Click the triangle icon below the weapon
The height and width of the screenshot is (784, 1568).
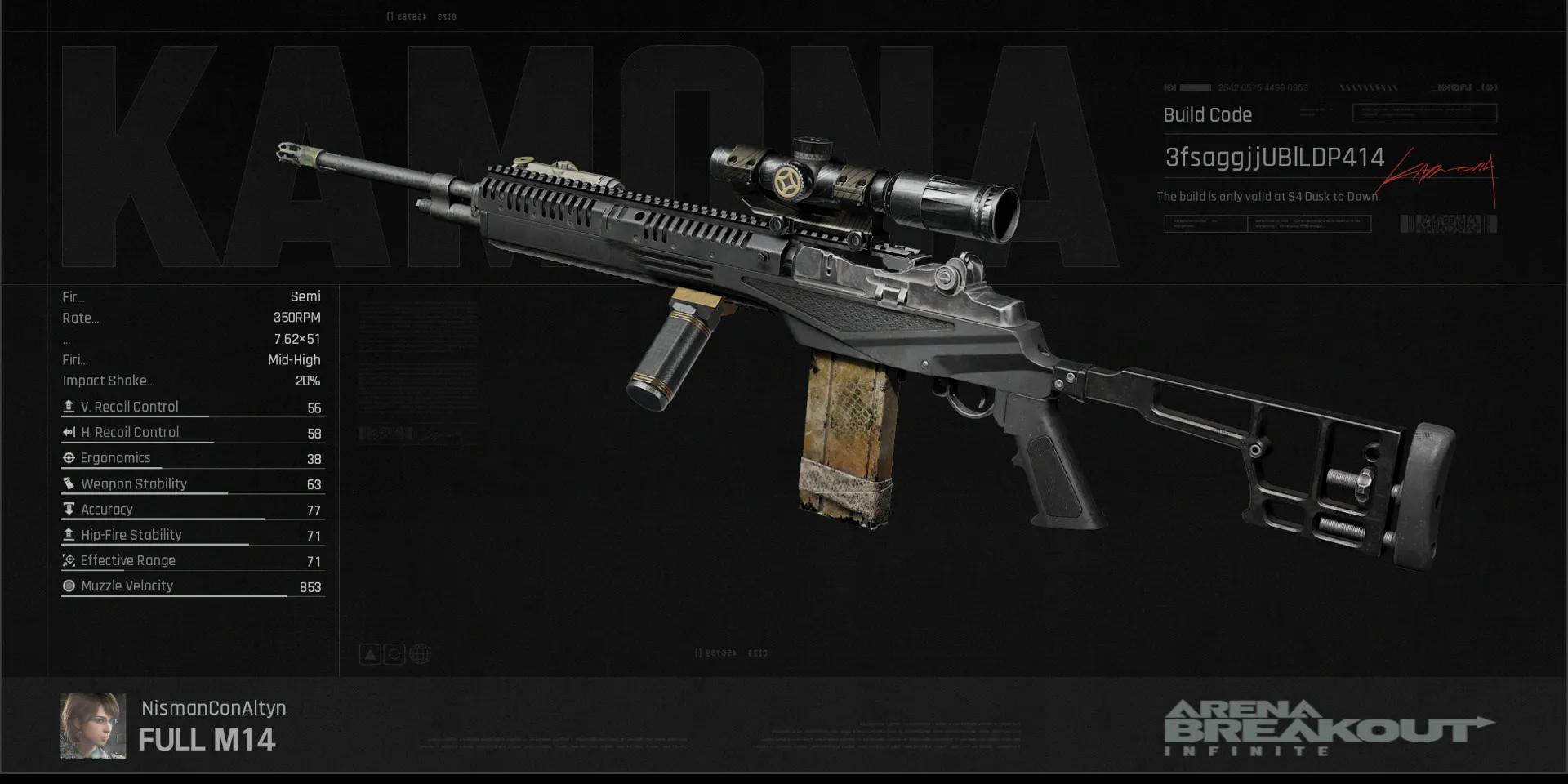370,654
